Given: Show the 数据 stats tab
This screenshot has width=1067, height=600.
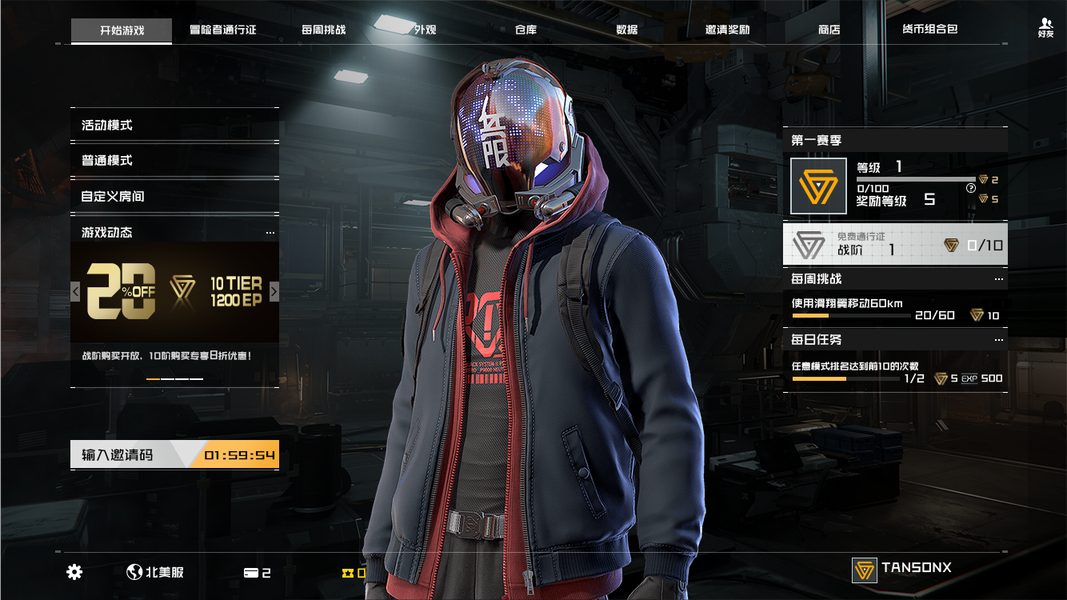Looking at the screenshot, I should (x=627, y=30).
